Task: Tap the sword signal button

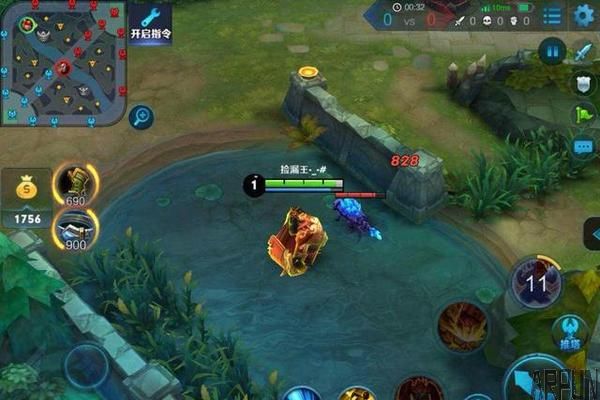Action: click(x=586, y=51)
